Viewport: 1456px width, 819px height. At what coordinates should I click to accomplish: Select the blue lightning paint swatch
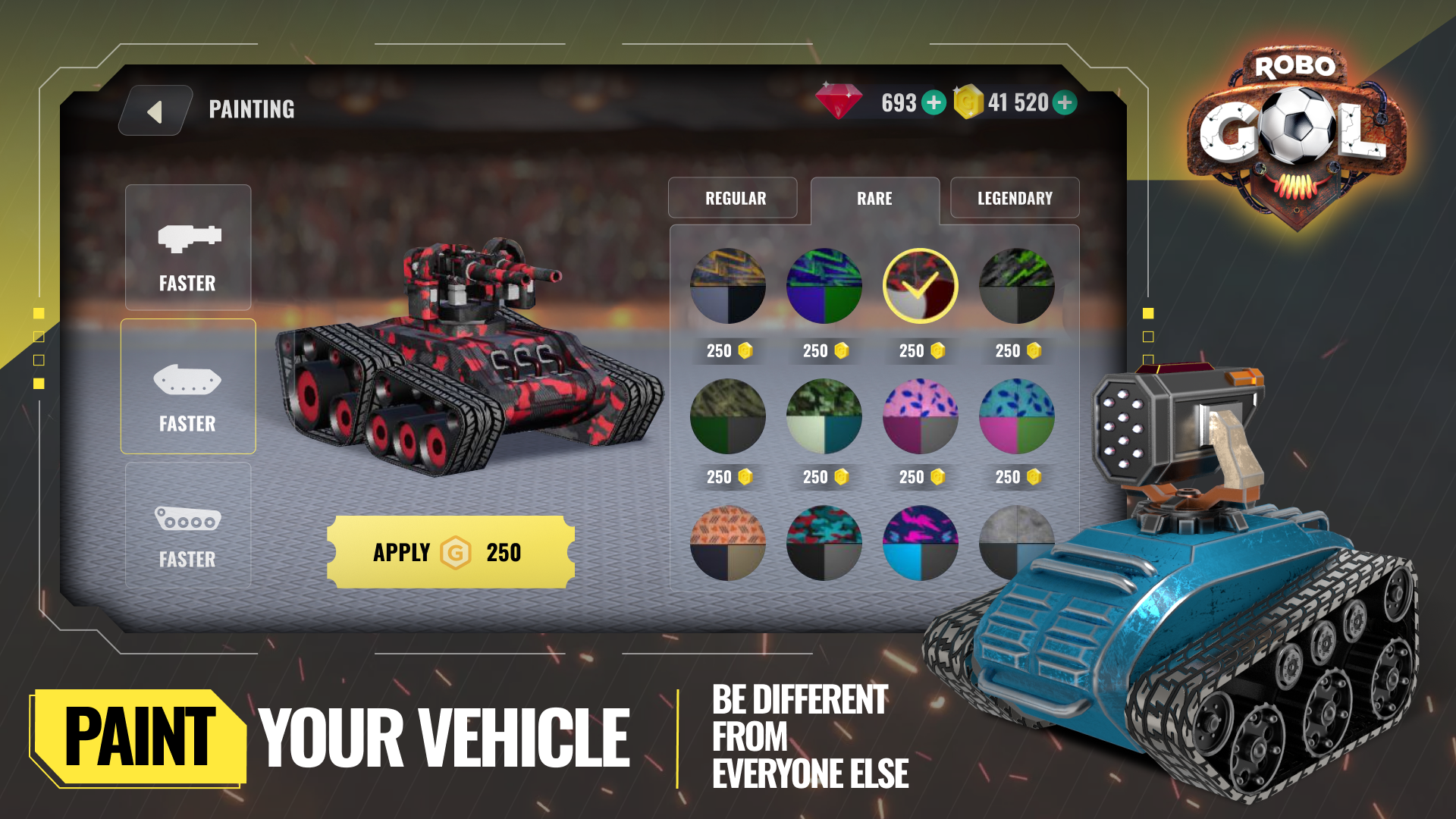pos(824,286)
